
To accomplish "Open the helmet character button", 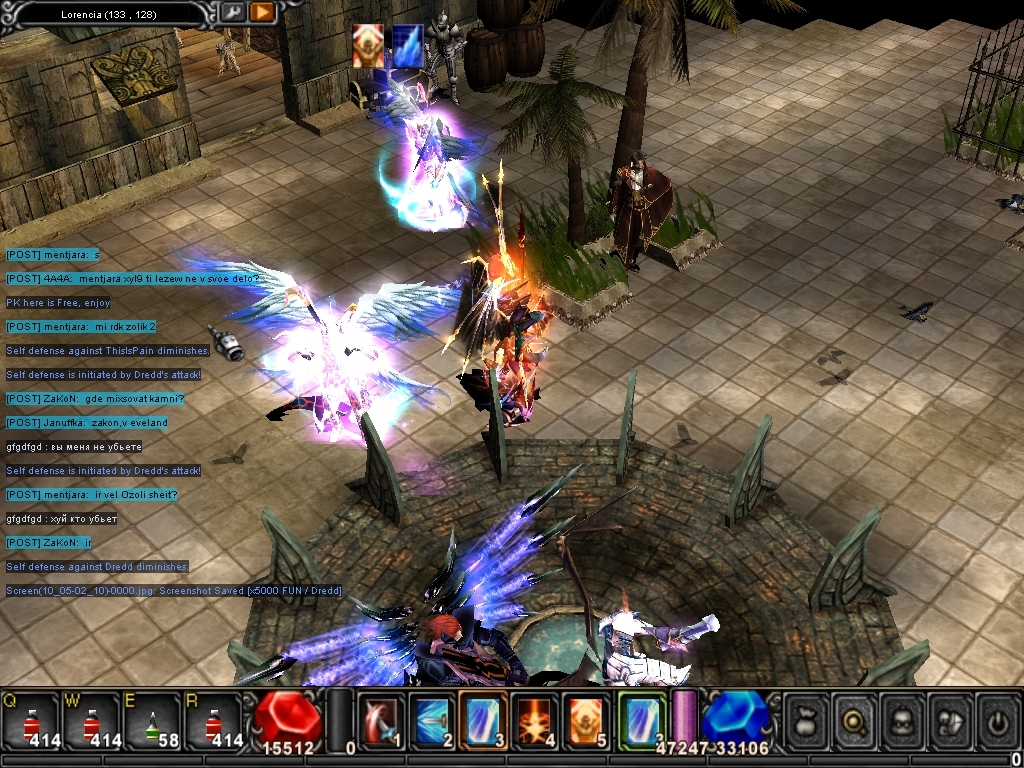I will tap(903, 721).
